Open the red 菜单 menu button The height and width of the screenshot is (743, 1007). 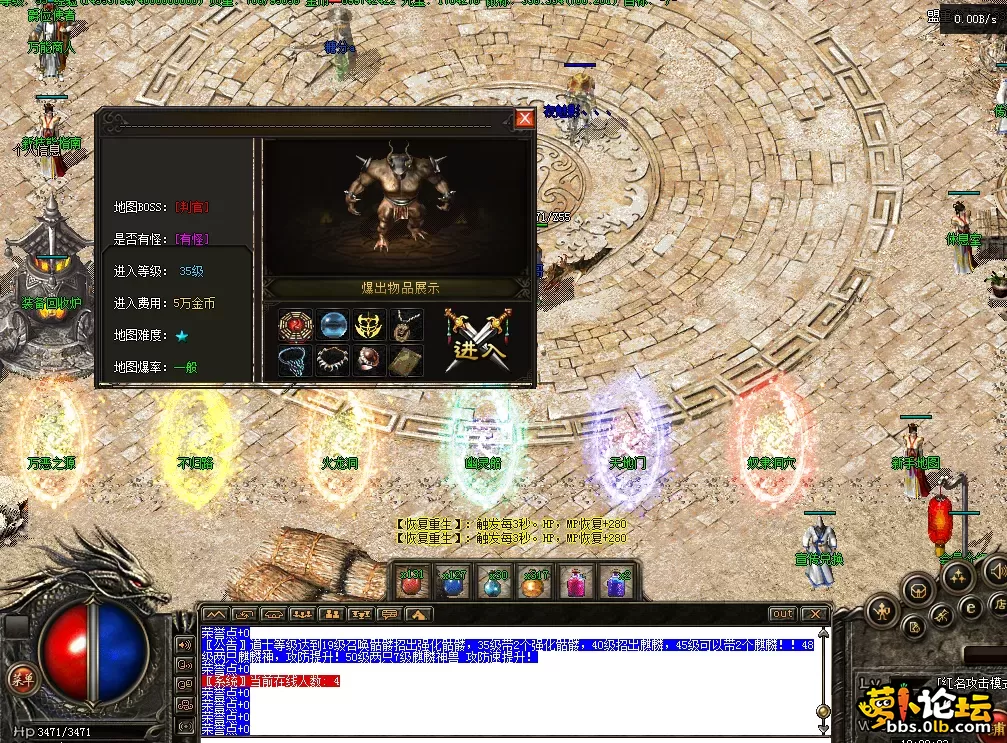coord(21,677)
